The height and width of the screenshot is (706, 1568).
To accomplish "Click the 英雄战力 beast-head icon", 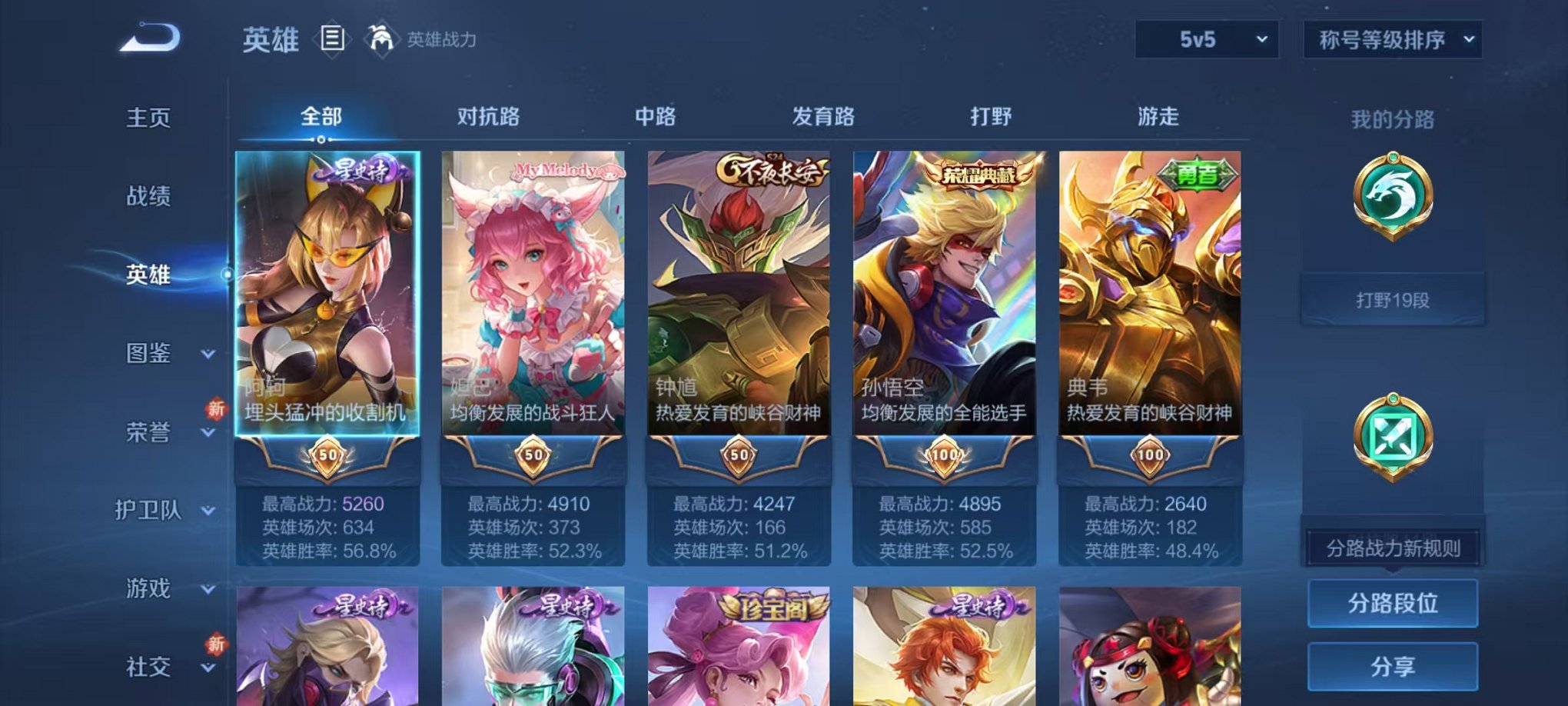I will coord(380,37).
